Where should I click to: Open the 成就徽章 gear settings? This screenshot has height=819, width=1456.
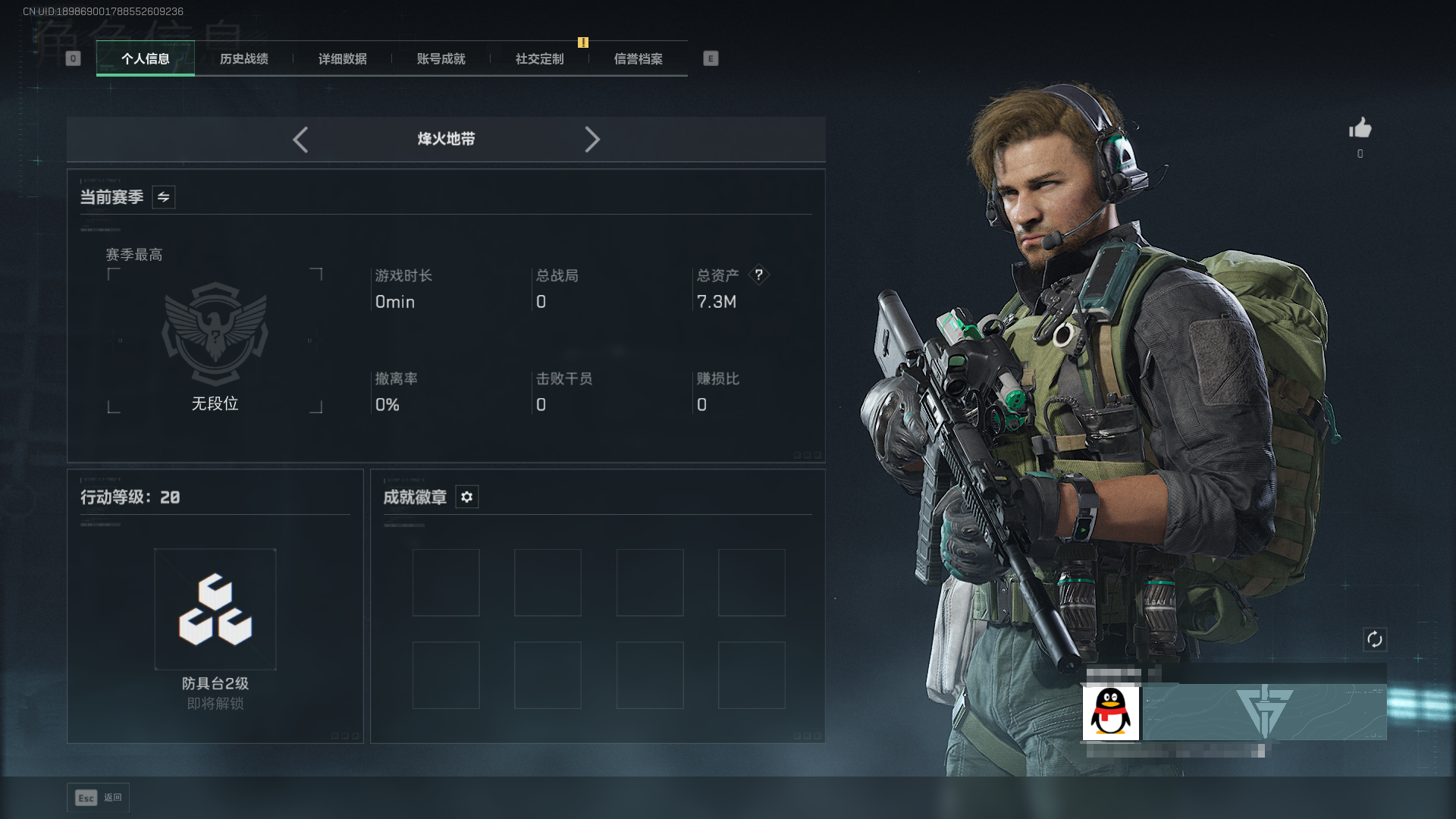[467, 497]
